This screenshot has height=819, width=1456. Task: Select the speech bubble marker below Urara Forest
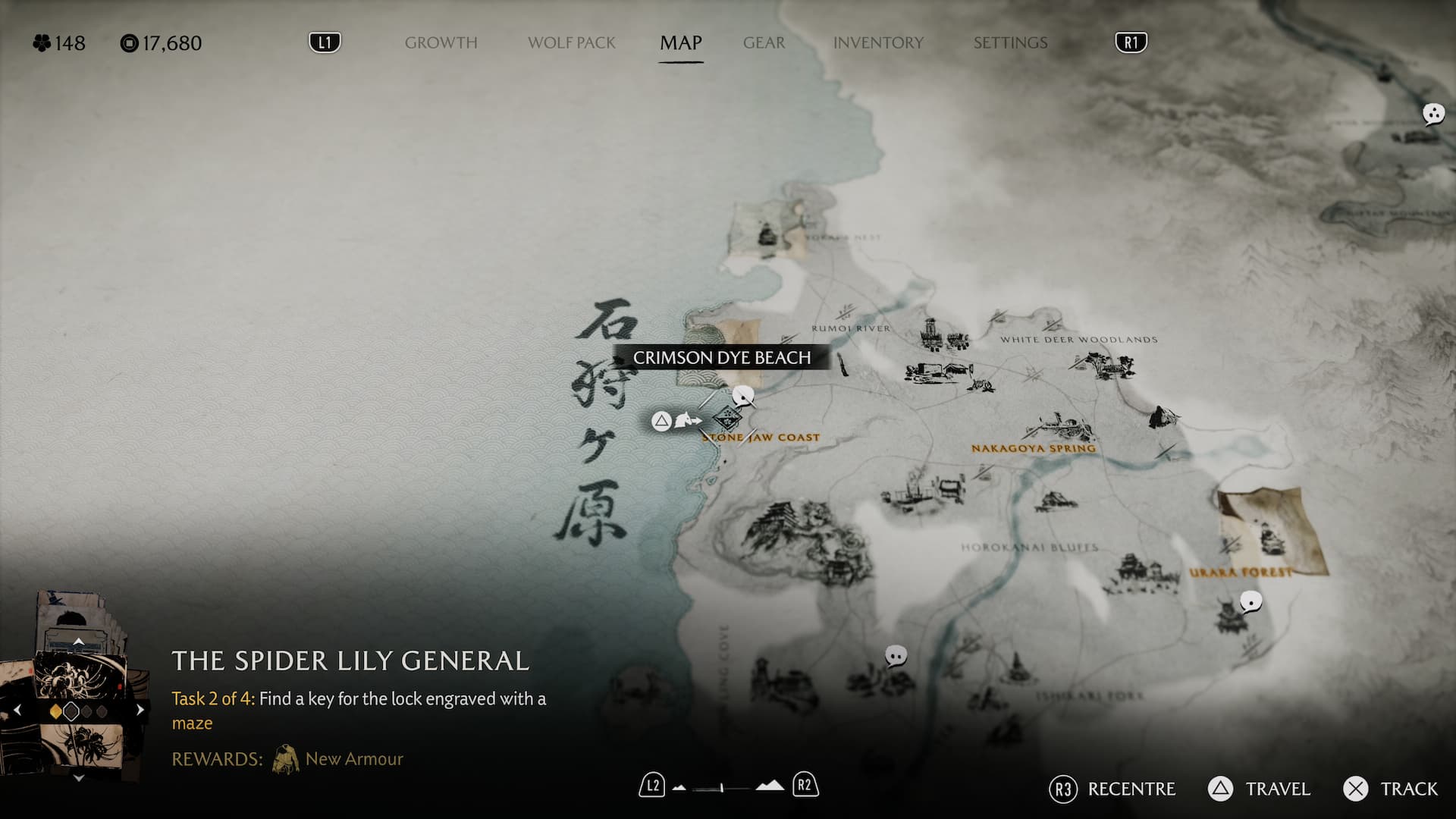(x=1250, y=602)
